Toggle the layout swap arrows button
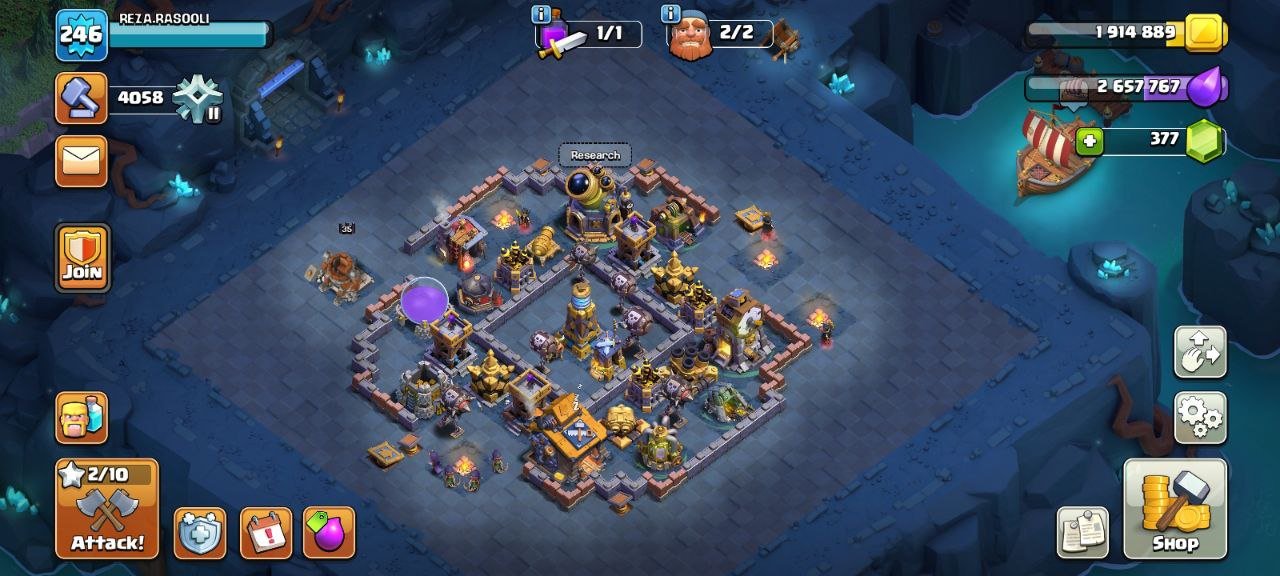 (x=1199, y=352)
